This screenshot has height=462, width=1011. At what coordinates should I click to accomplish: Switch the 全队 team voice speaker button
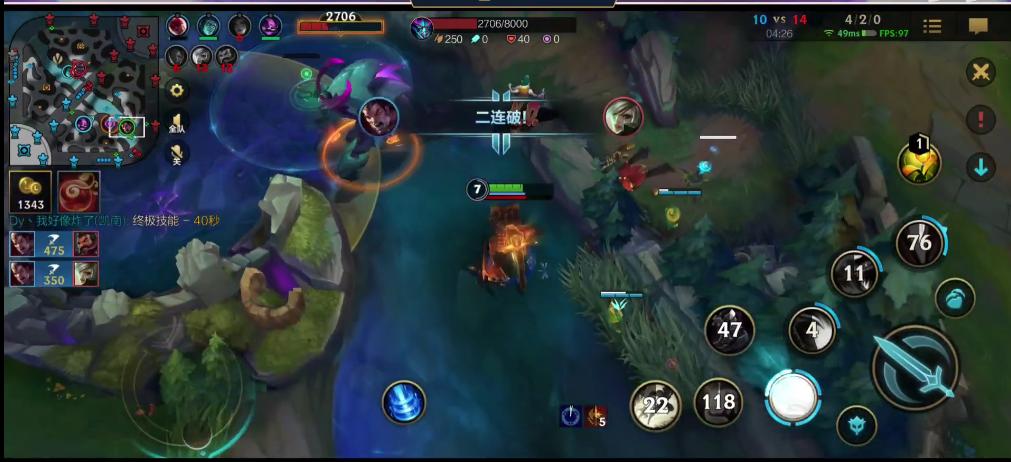point(177,122)
